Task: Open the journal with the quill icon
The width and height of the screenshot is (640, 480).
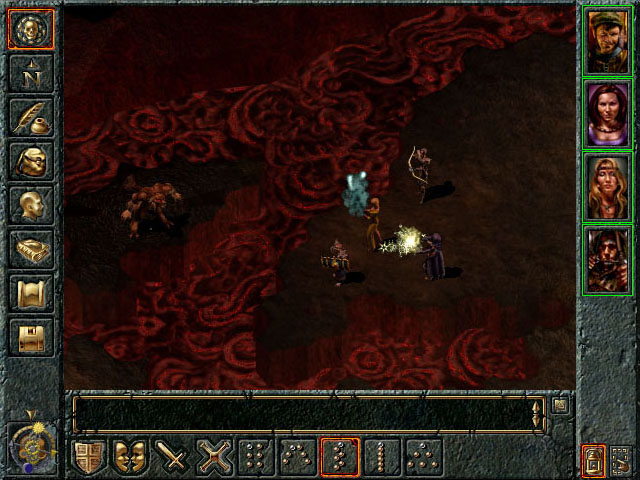Action: (x=31, y=118)
